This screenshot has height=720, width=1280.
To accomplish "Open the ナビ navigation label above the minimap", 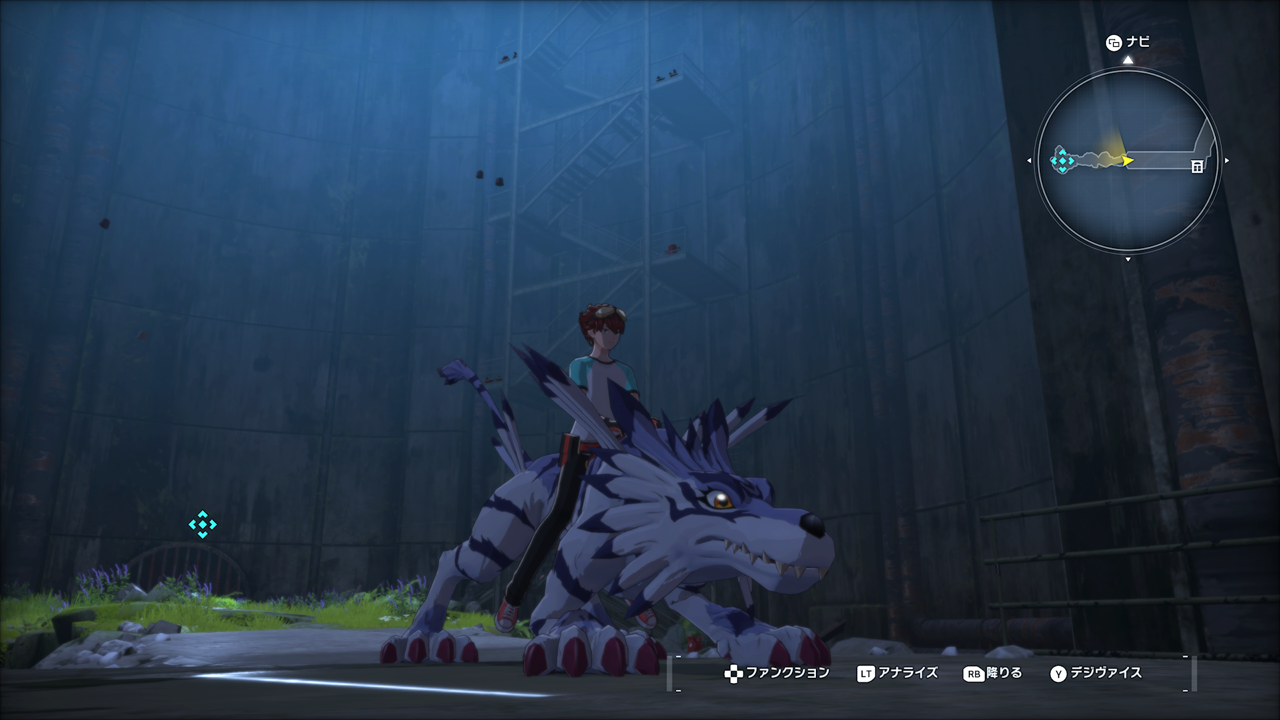I will coord(1128,42).
